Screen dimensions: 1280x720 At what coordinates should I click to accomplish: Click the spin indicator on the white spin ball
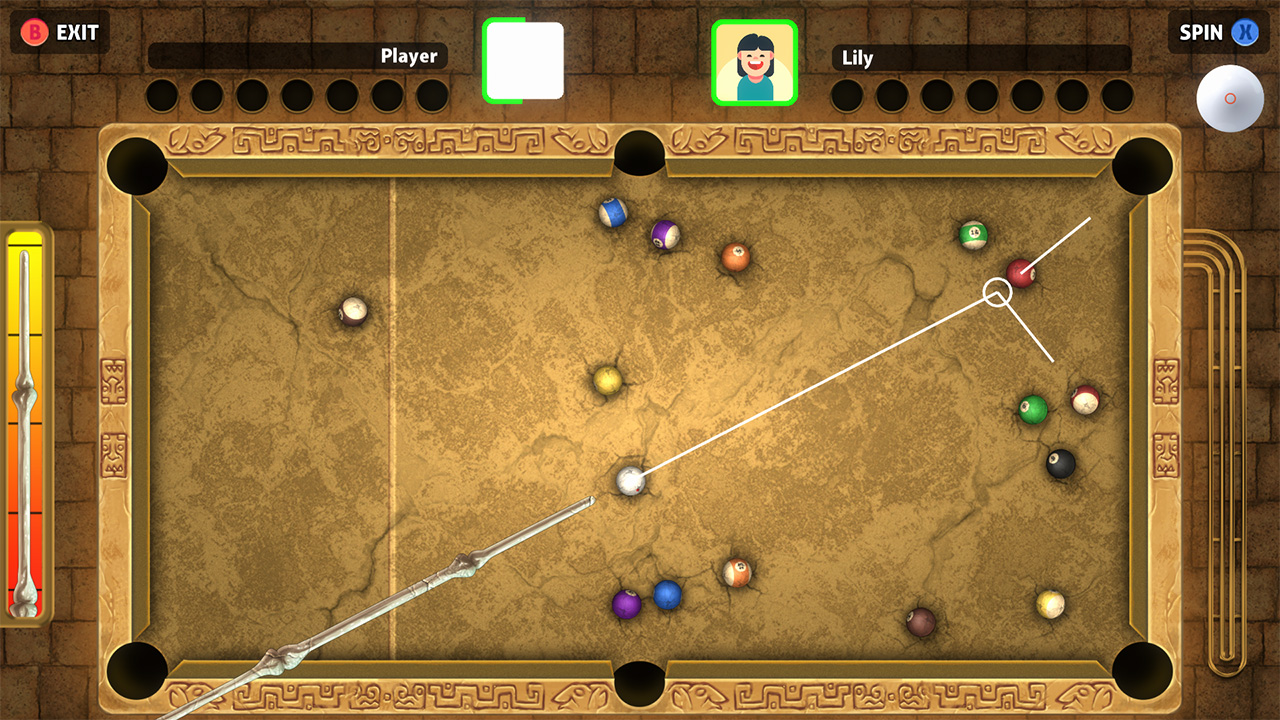tap(1230, 100)
